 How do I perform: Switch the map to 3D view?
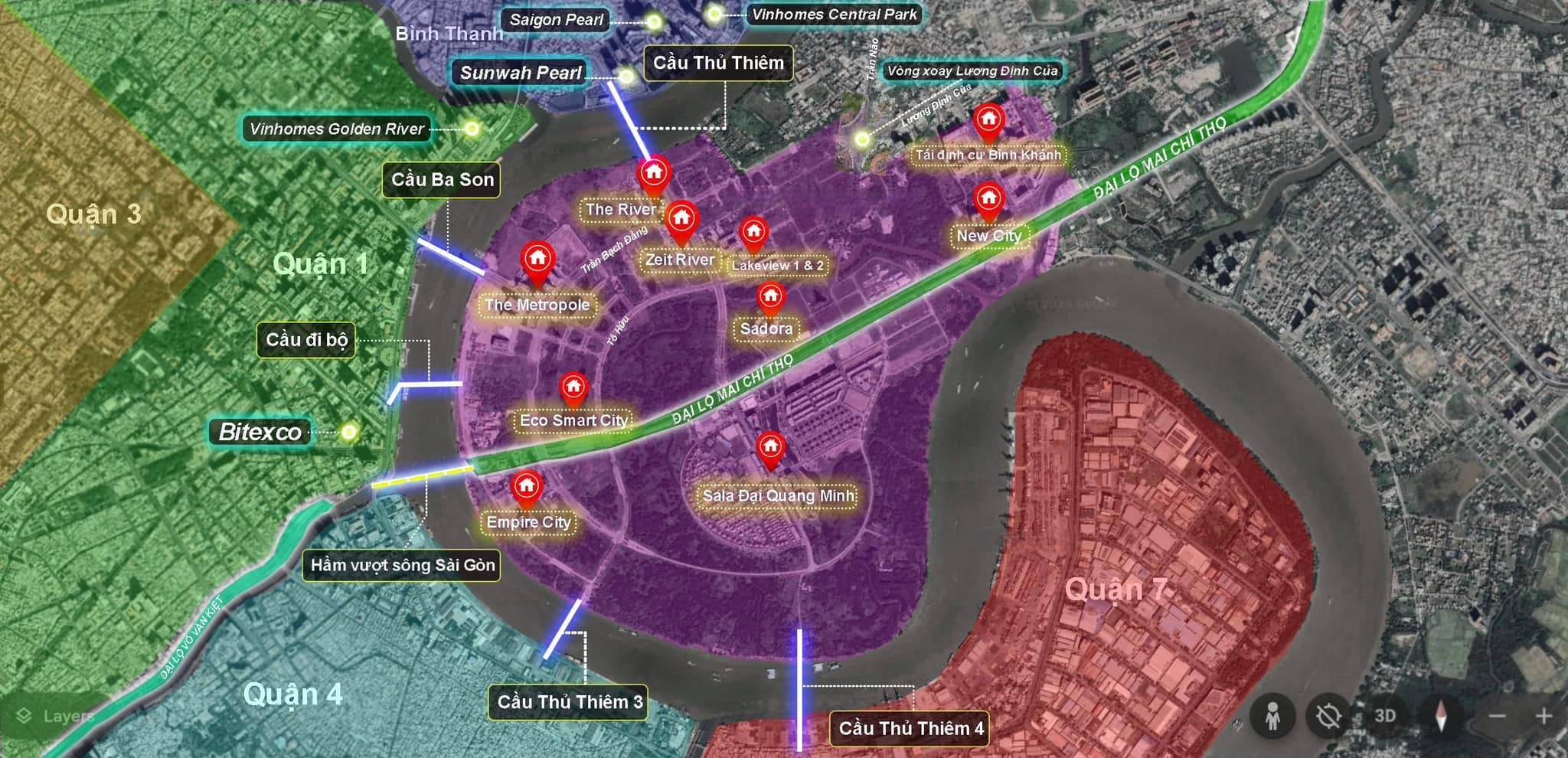click(1385, 716)
